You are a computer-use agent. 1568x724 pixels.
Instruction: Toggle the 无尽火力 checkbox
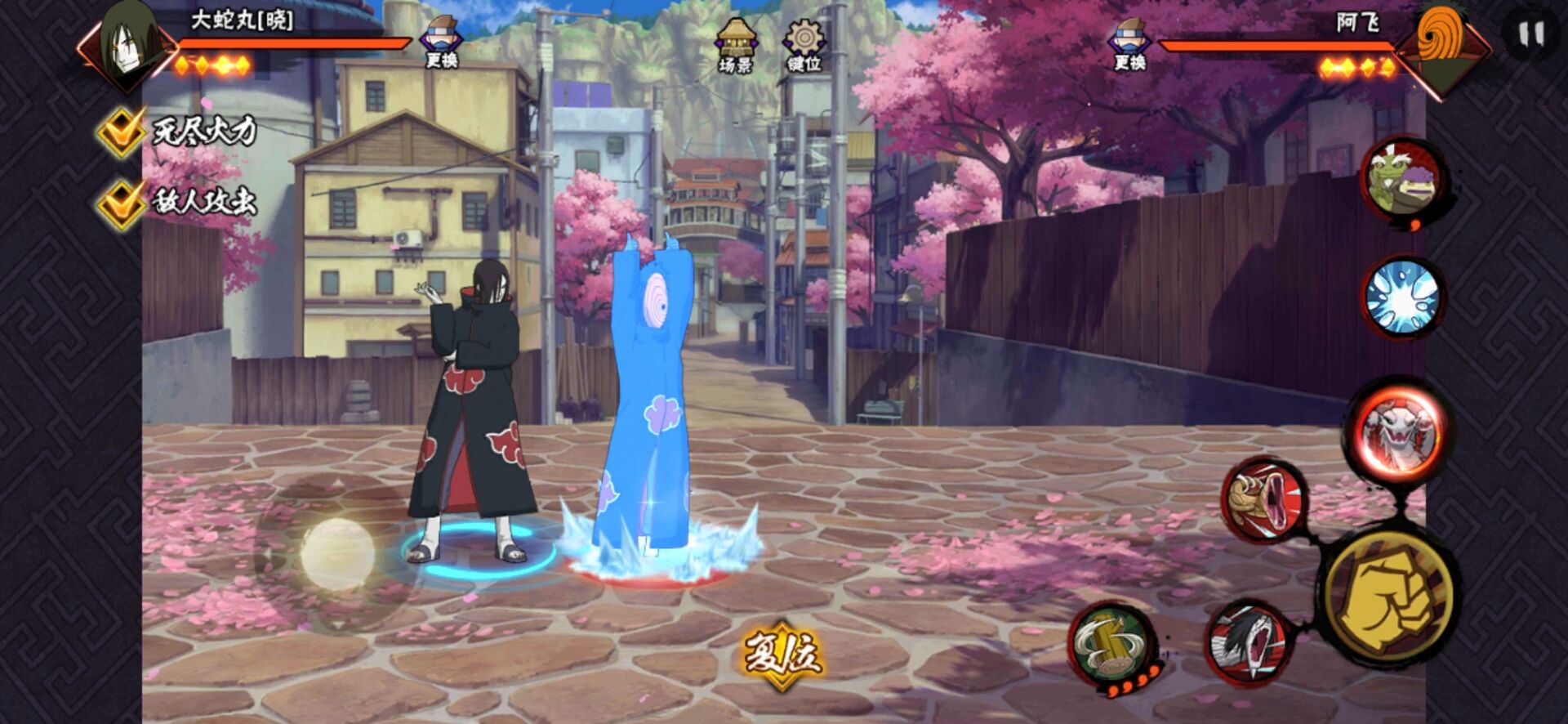pos(121,131)
